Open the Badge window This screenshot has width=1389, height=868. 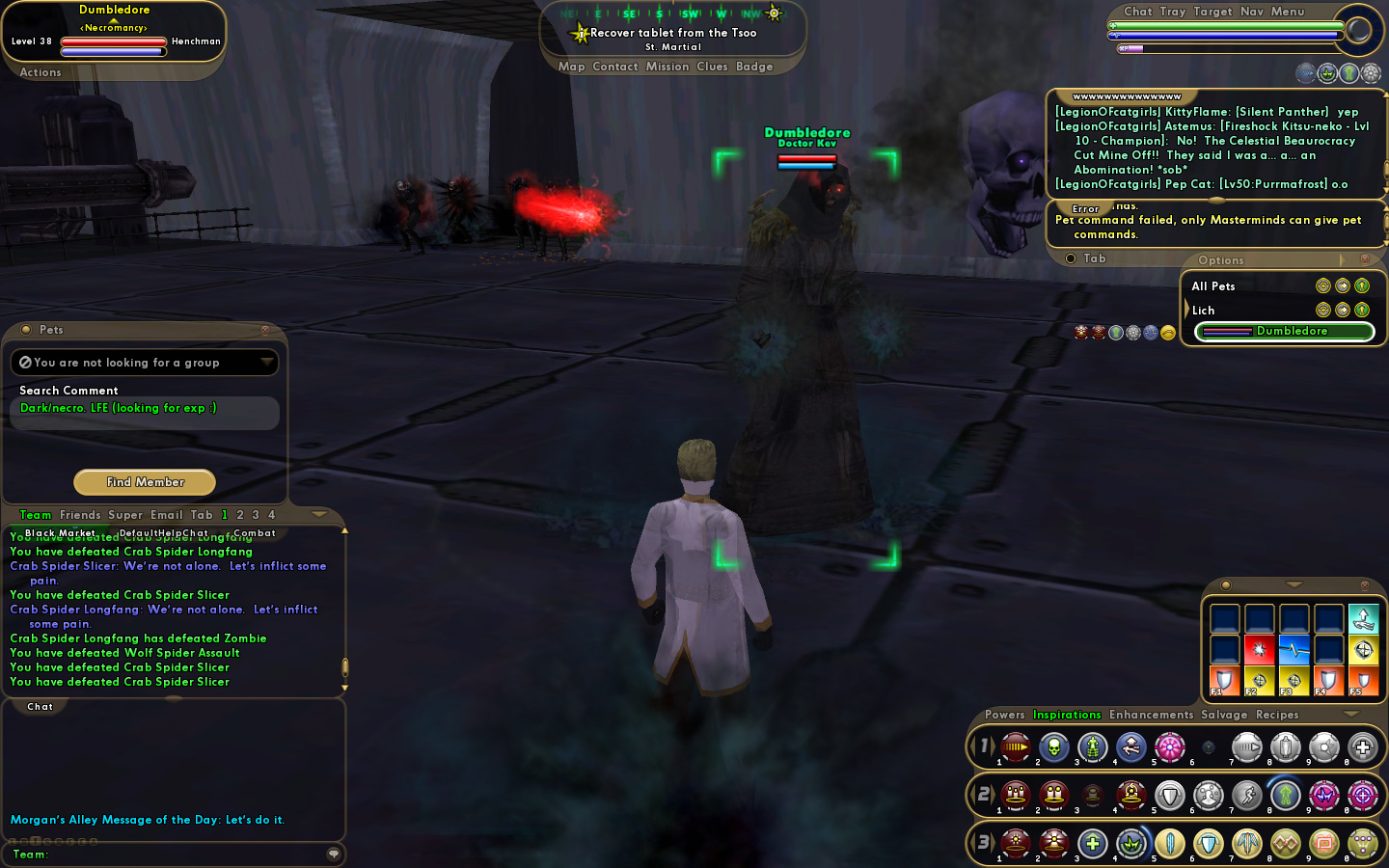pos(754,67)
